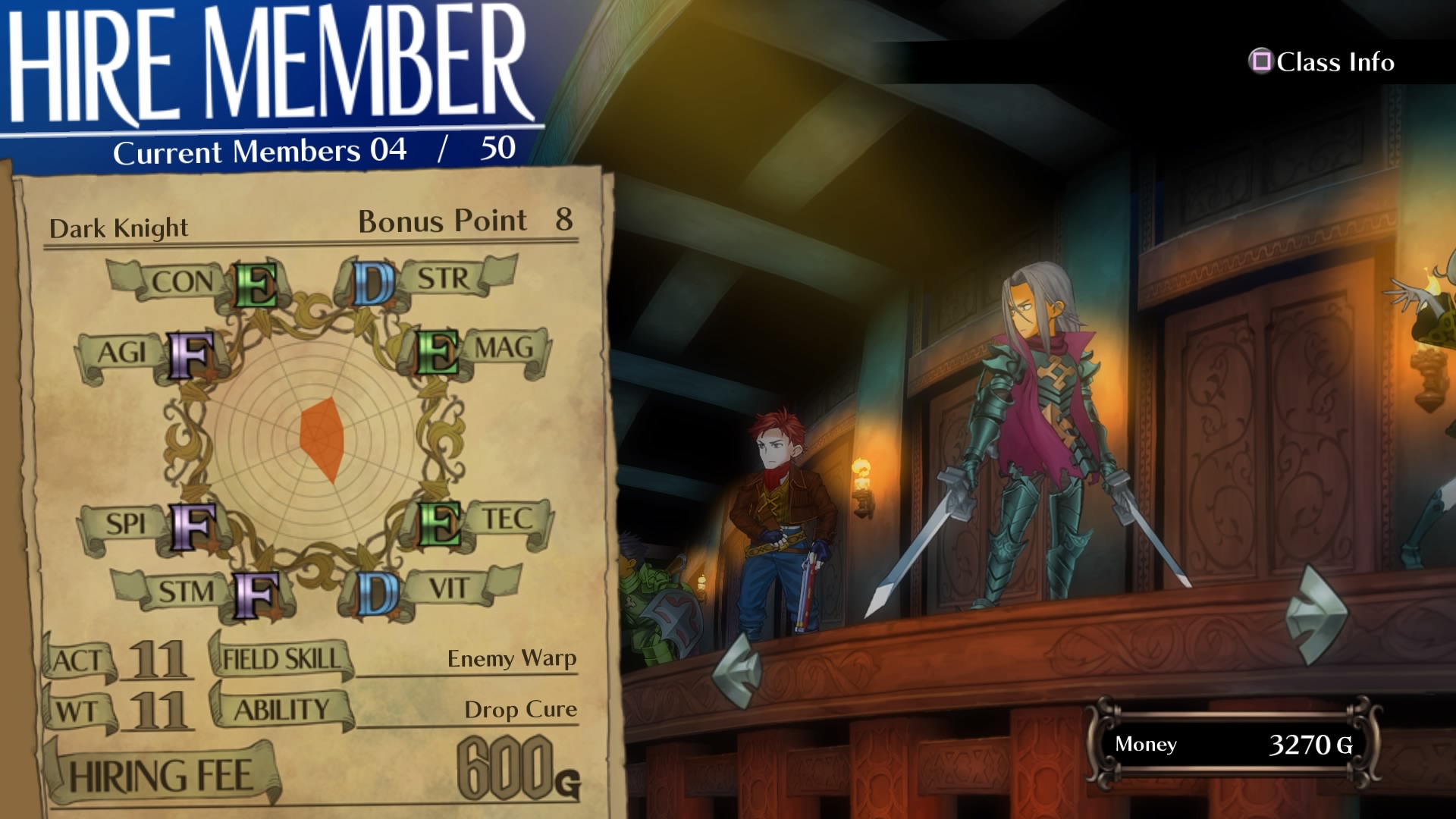
Task: Pick the SPI stat banner
Action: 125,524
